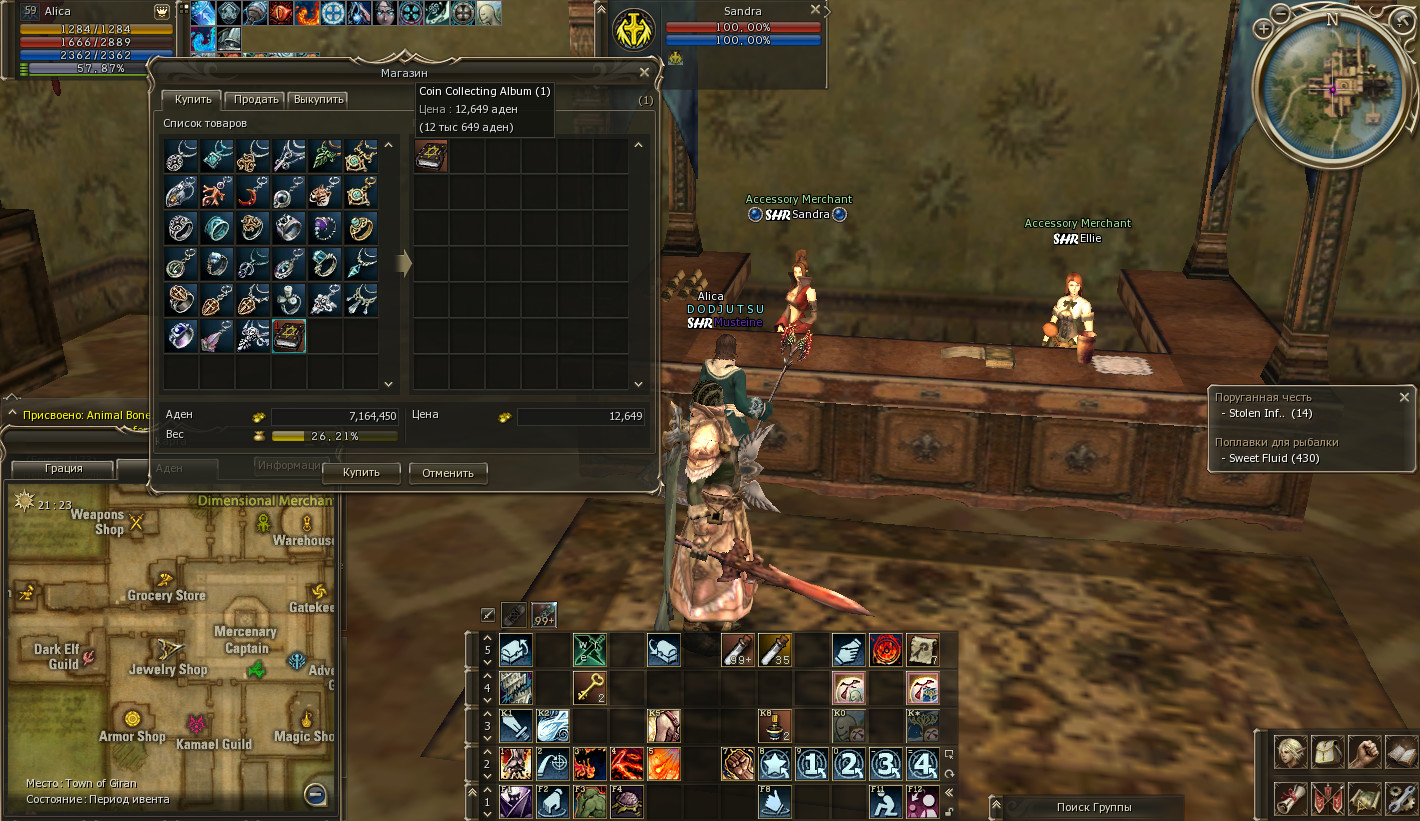Open the Выкупить tab

click(319, 99)
